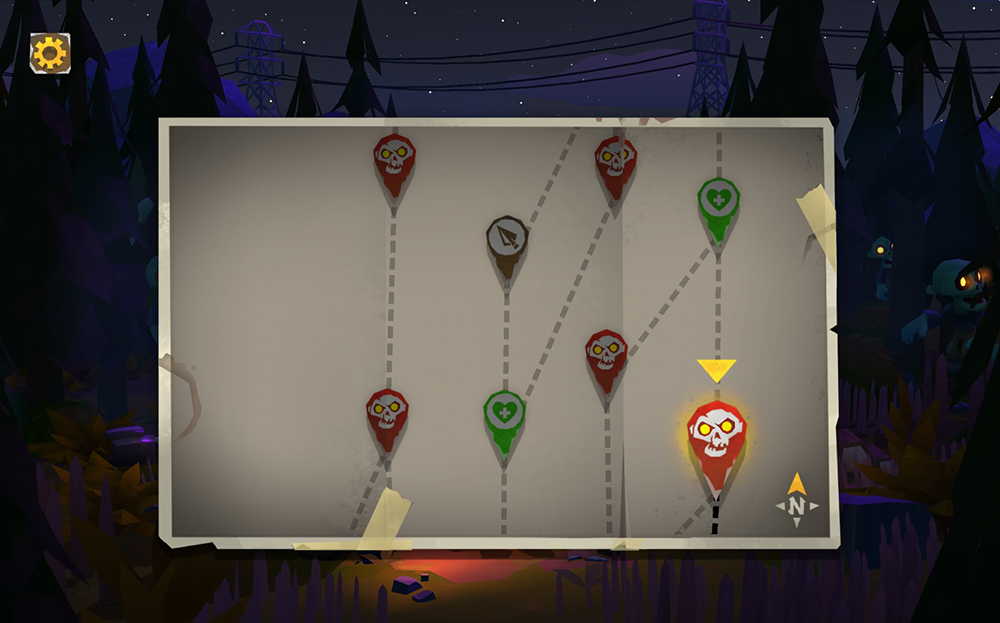Choose the glowing red skull marker
The image size is (1000, 623).
716,435
